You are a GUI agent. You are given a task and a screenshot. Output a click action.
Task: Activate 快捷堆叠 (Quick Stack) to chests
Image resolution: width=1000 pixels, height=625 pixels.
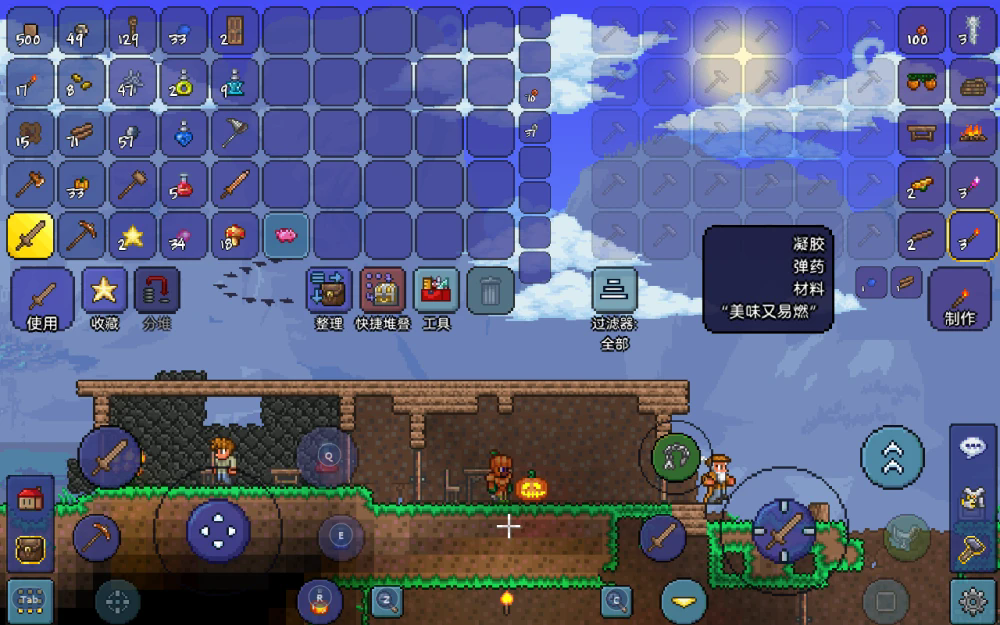pos(382,298)
